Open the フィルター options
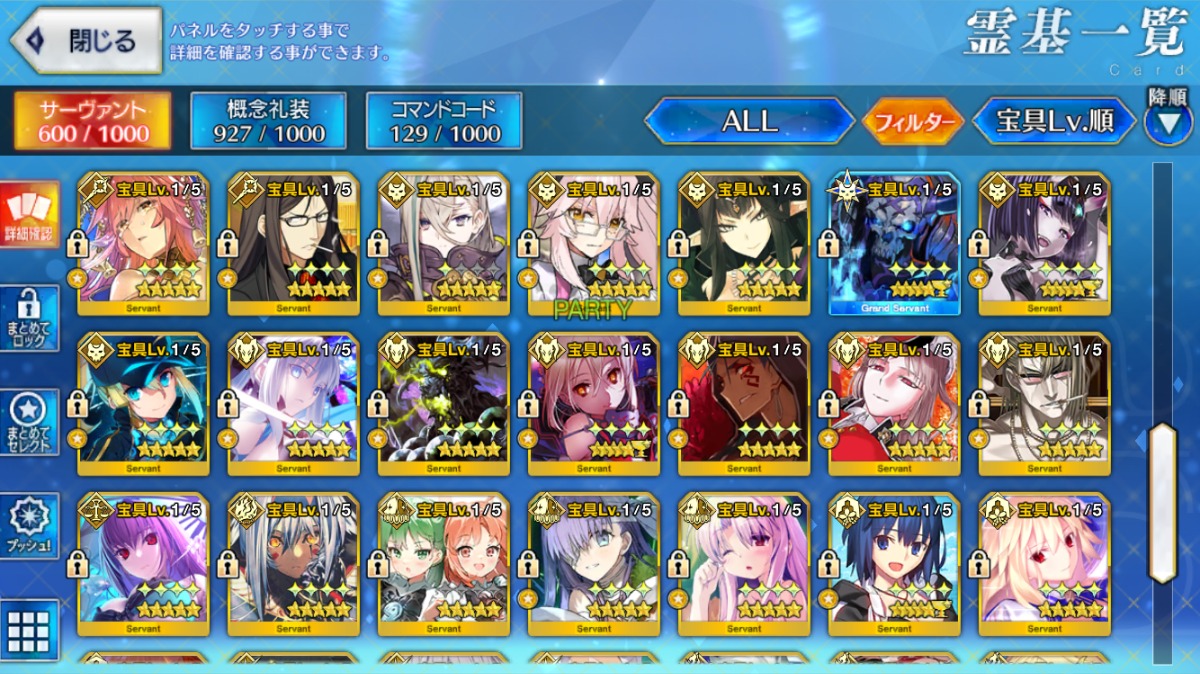Image resolution: width=1200 pixels, height=674 pixels. coord(914,122)
